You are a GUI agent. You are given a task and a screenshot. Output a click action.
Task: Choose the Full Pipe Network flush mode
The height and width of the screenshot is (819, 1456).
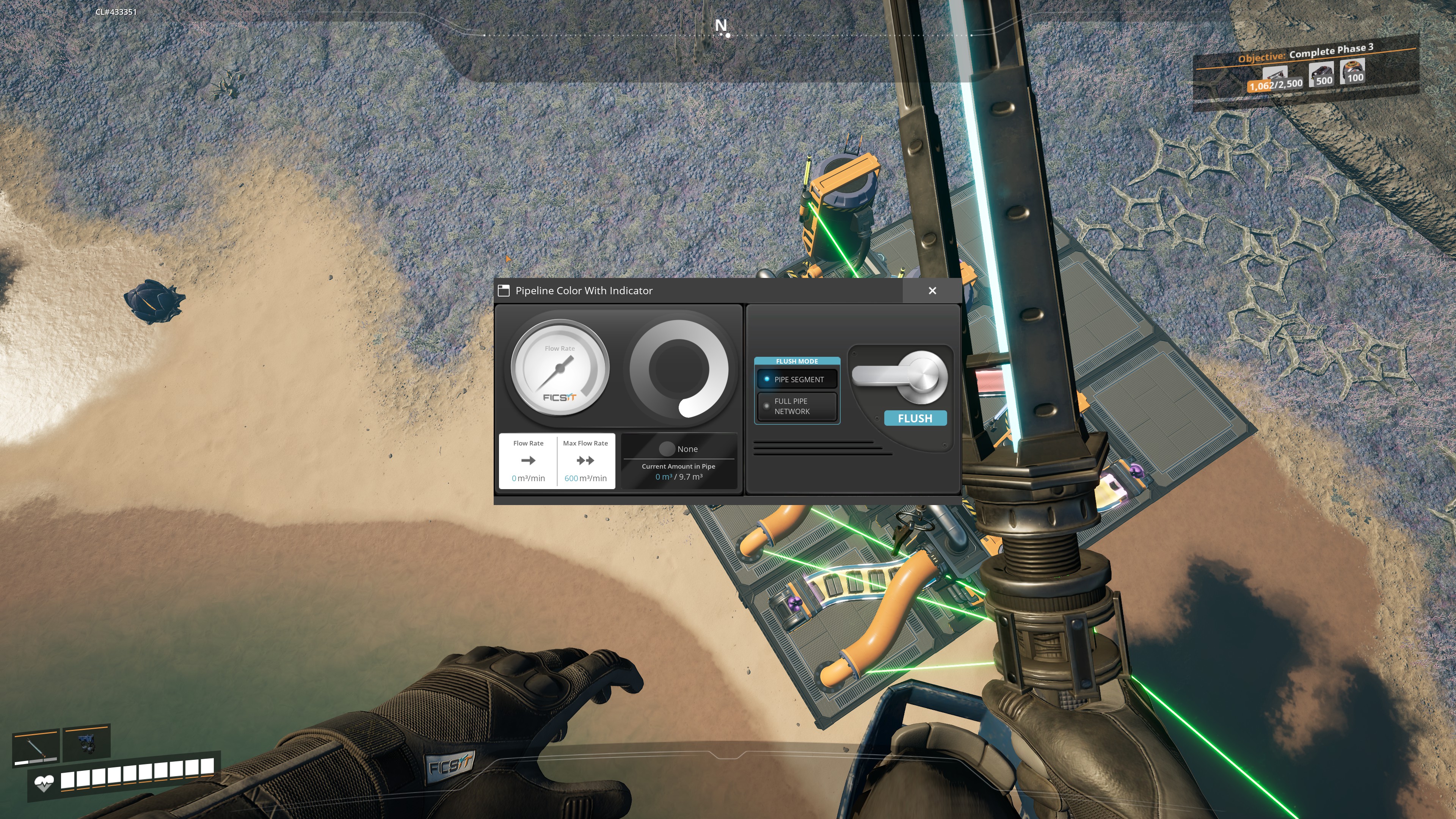pyautogui.click(x=797, y=406)
